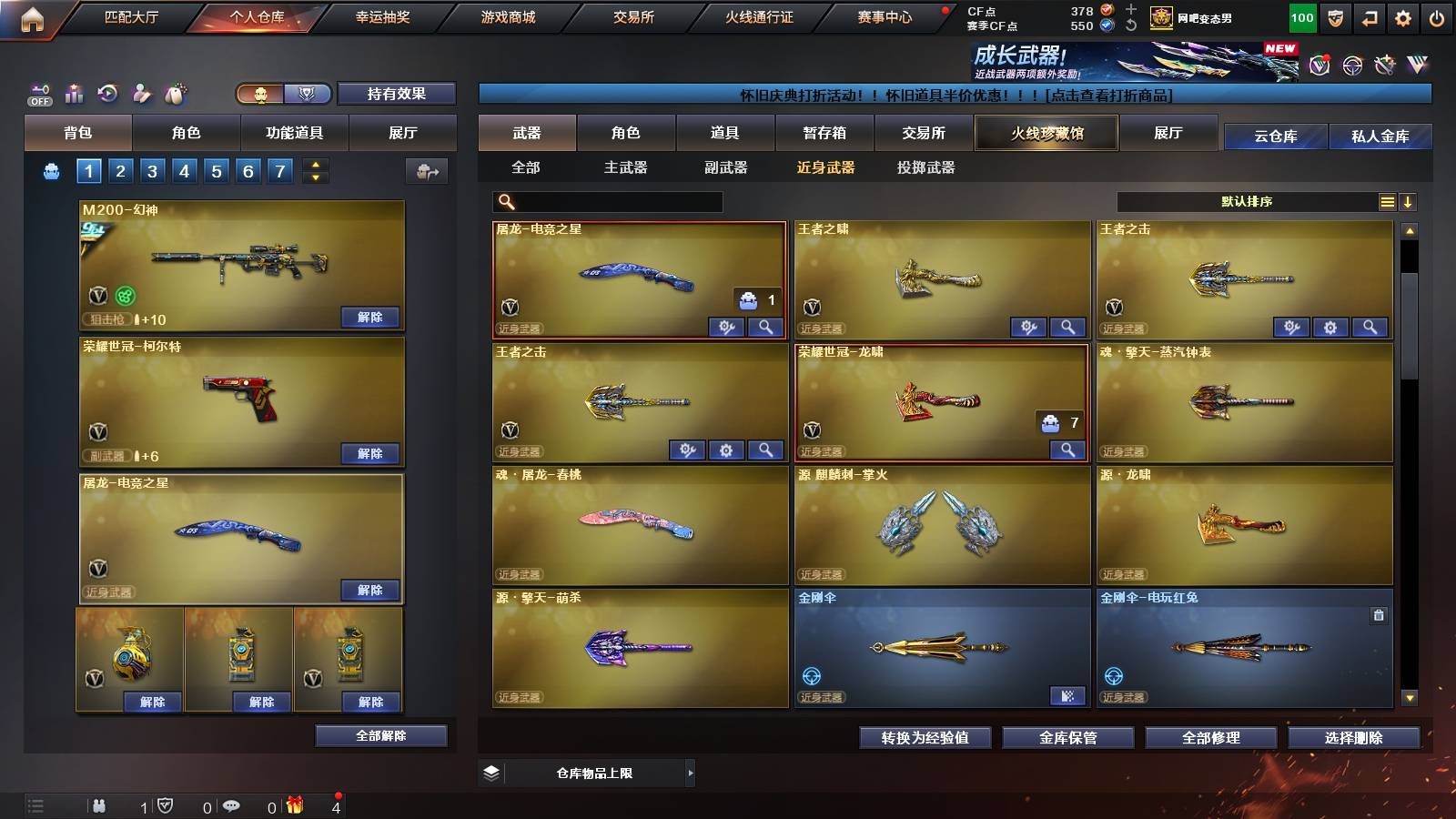Open the gift icon showing 4 notifications

click(x=294, y=805)
